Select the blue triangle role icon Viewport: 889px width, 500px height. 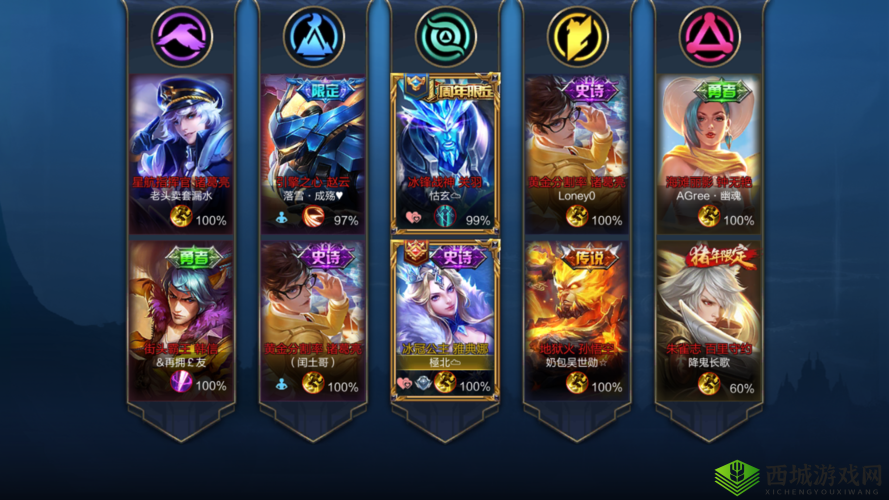[313, 36]
